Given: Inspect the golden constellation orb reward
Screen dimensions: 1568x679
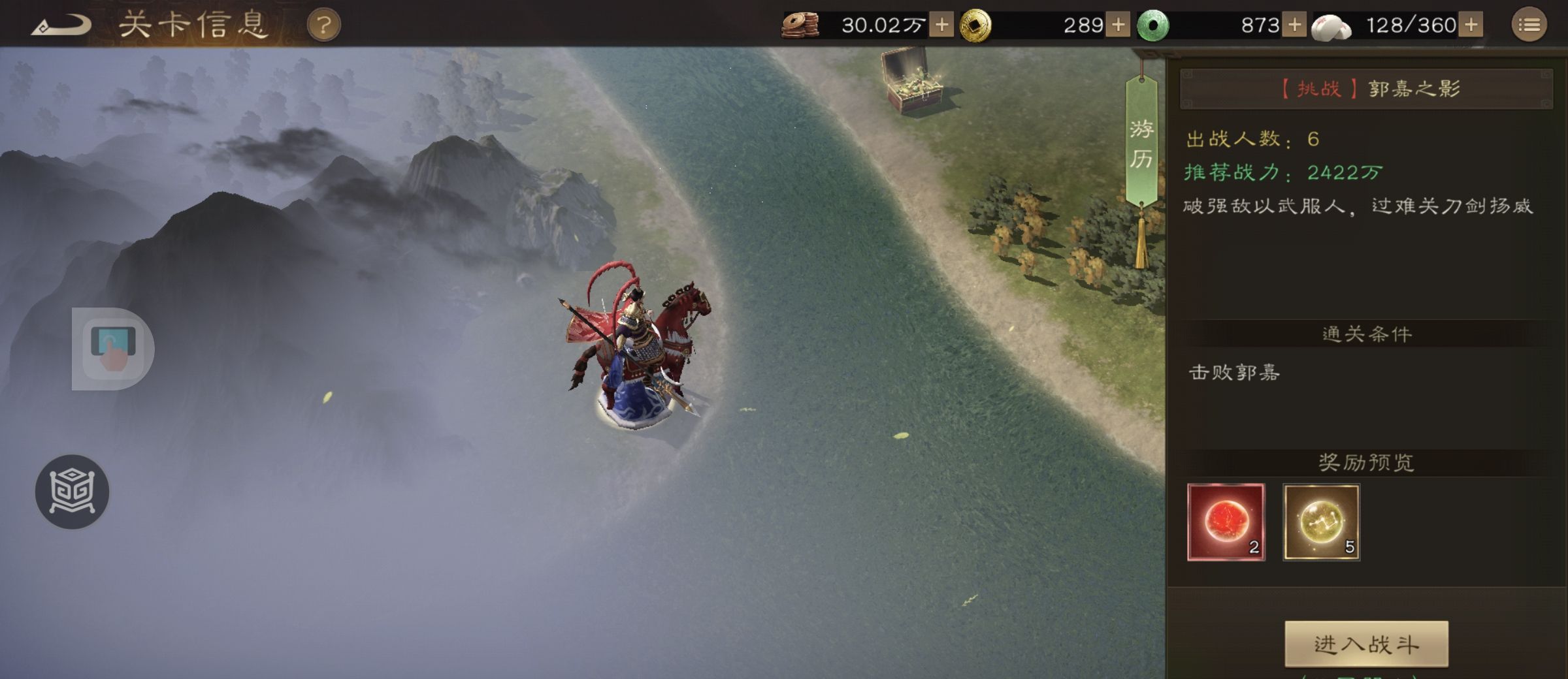Looking at the screenshot, I should tap(1321, 522).
